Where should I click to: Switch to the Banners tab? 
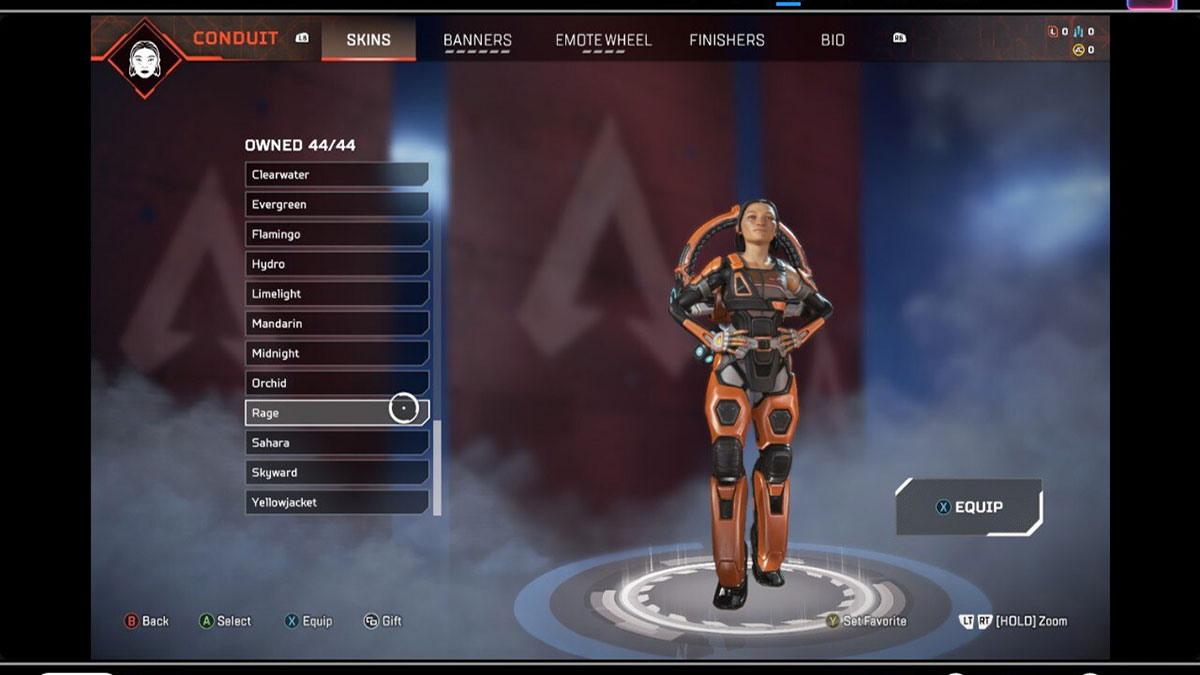(x=477, y=40)
